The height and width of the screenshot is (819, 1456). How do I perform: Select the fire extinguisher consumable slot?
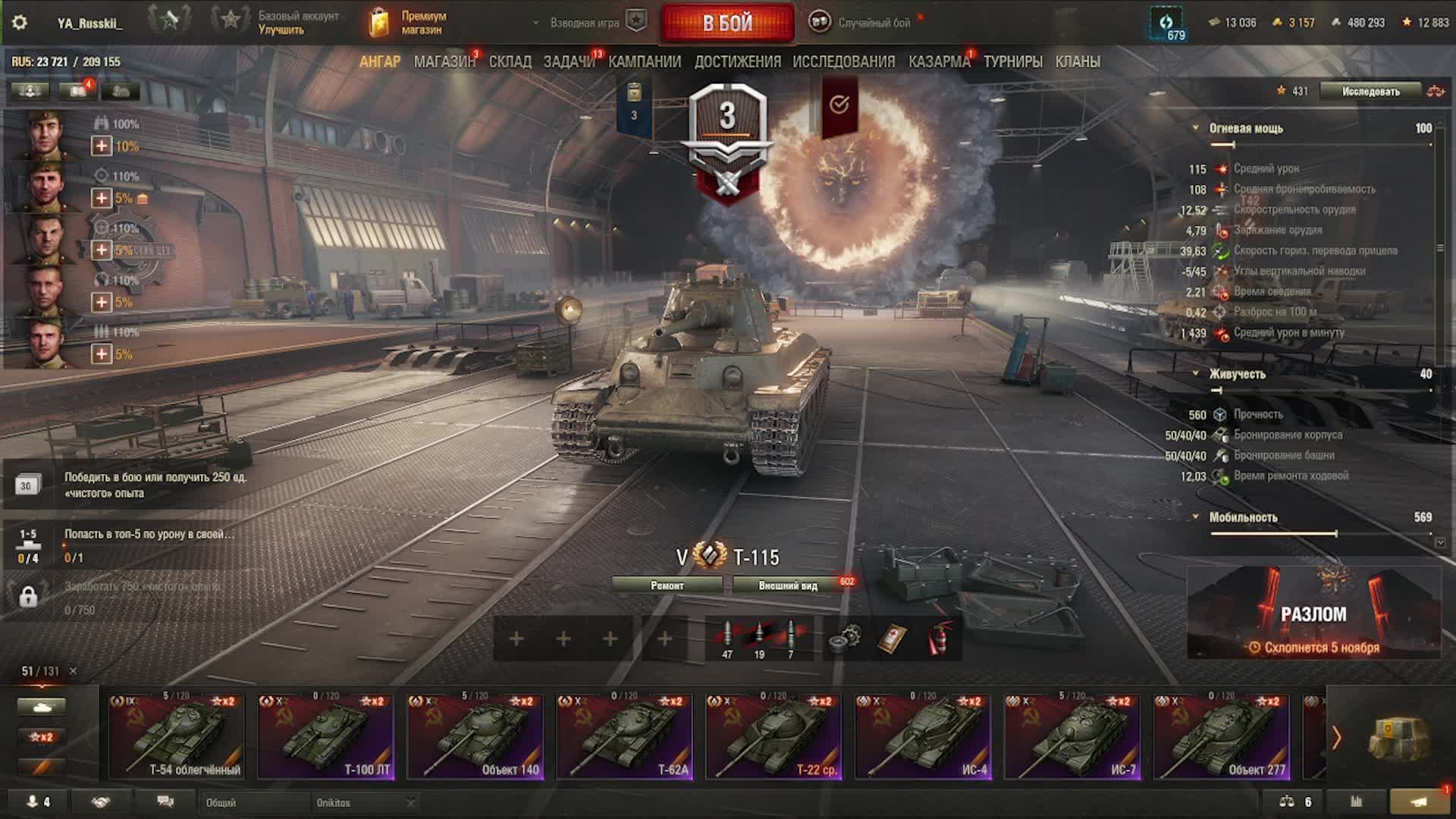tap(939, 639)
